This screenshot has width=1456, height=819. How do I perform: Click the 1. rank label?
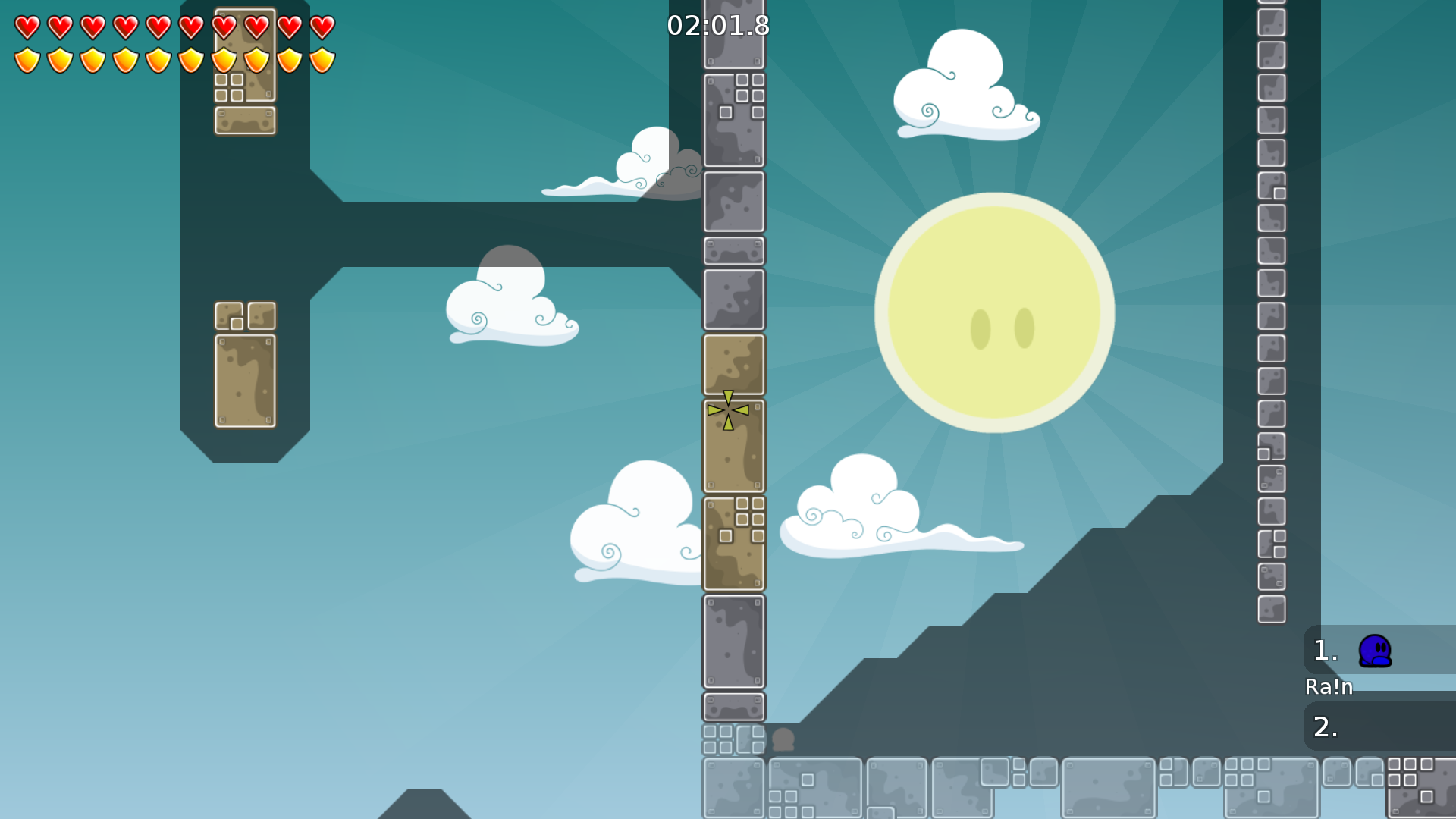(1325, 650)
